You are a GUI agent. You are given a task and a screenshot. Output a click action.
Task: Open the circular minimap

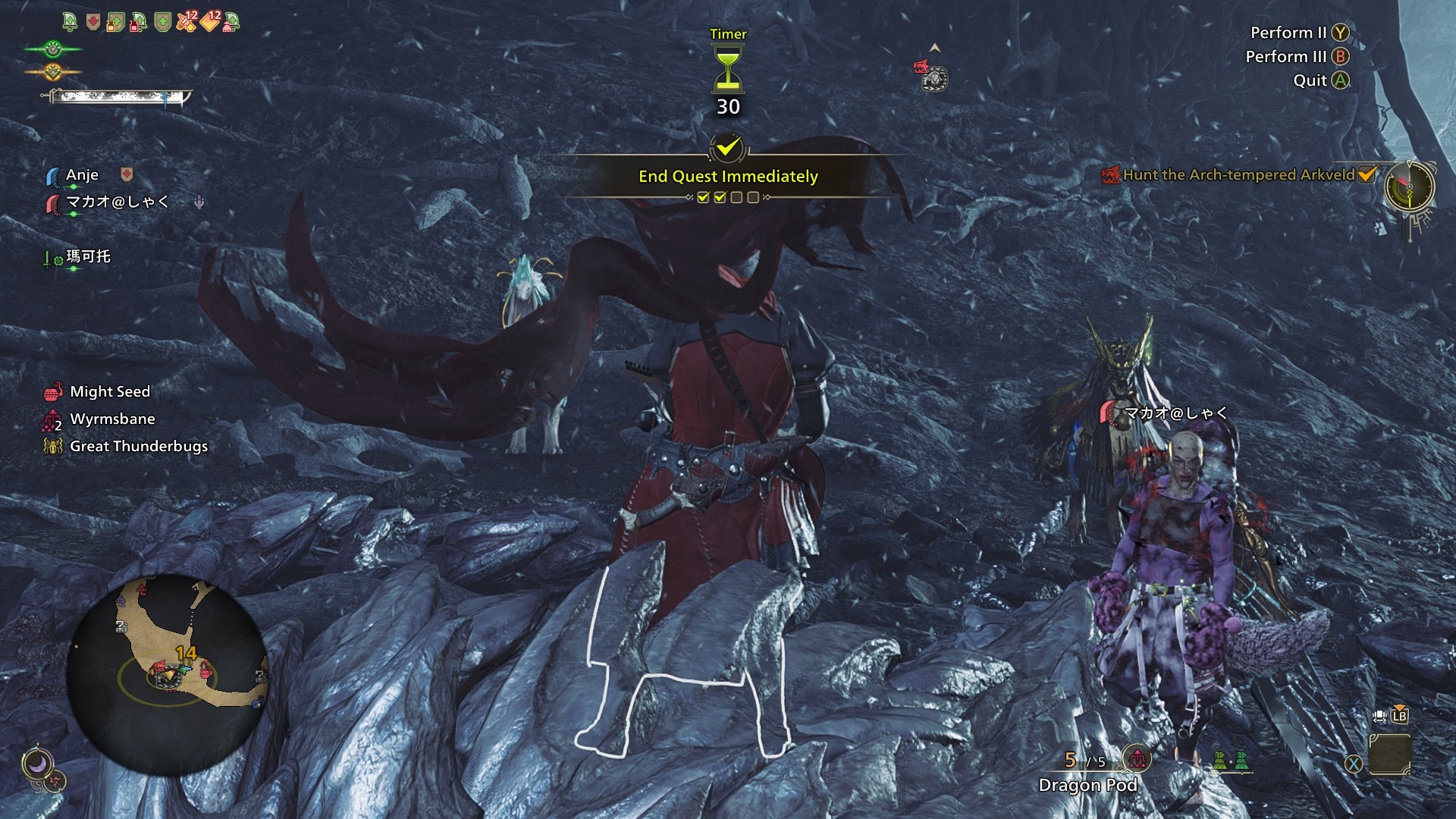click(168, 674)
